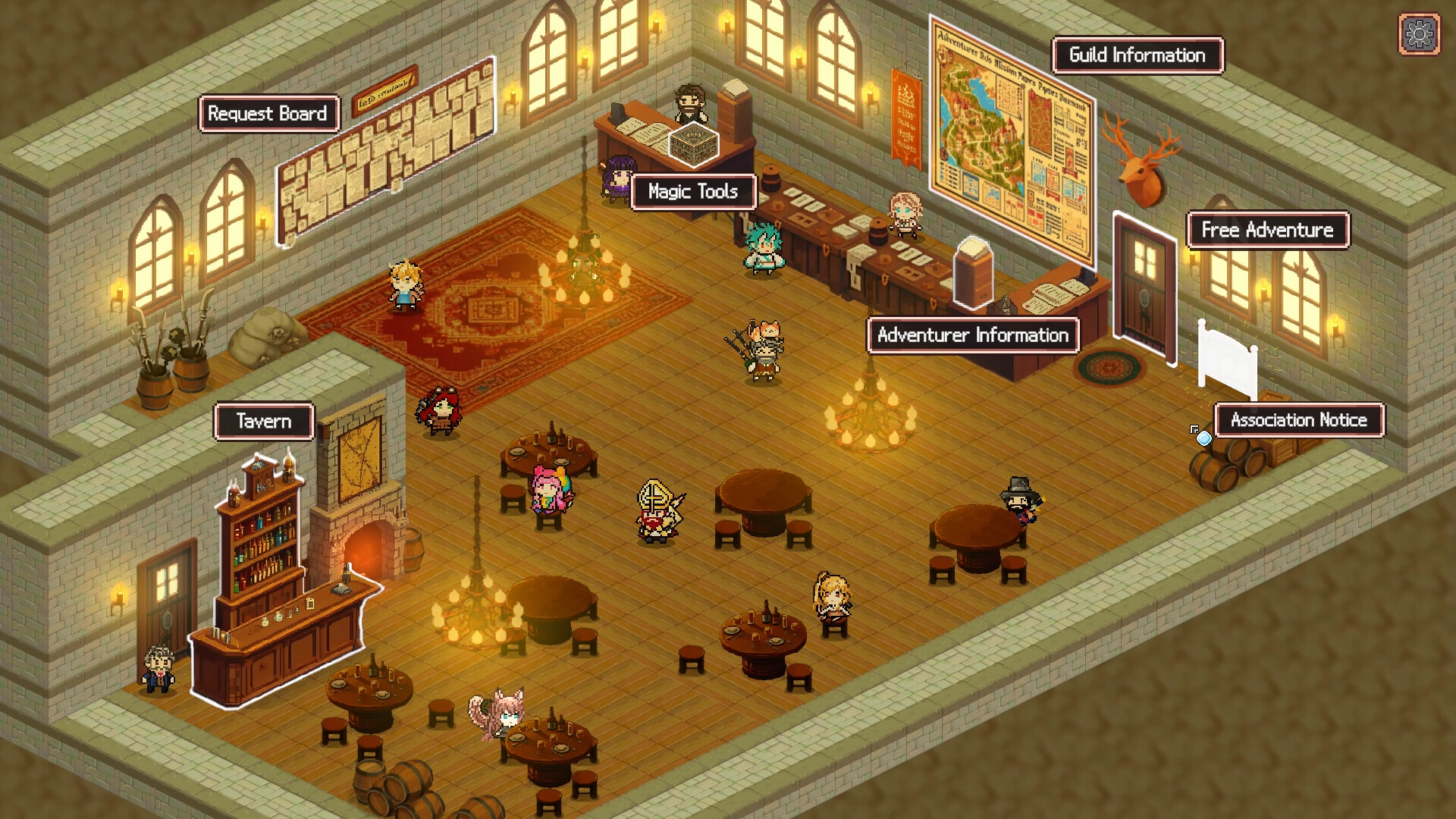Open the game settings gear icon
Screen dimensions: 1456x819
(x=1417, y=33)
